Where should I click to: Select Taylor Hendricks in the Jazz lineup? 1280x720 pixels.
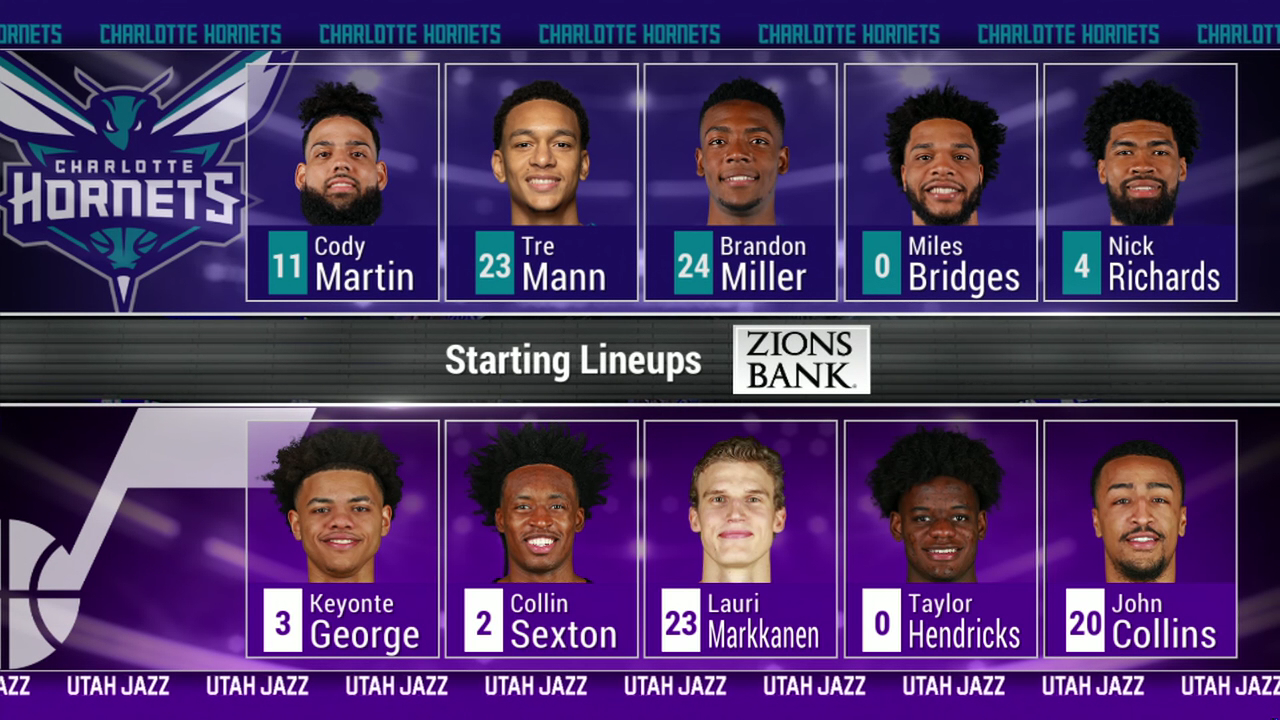940,538
